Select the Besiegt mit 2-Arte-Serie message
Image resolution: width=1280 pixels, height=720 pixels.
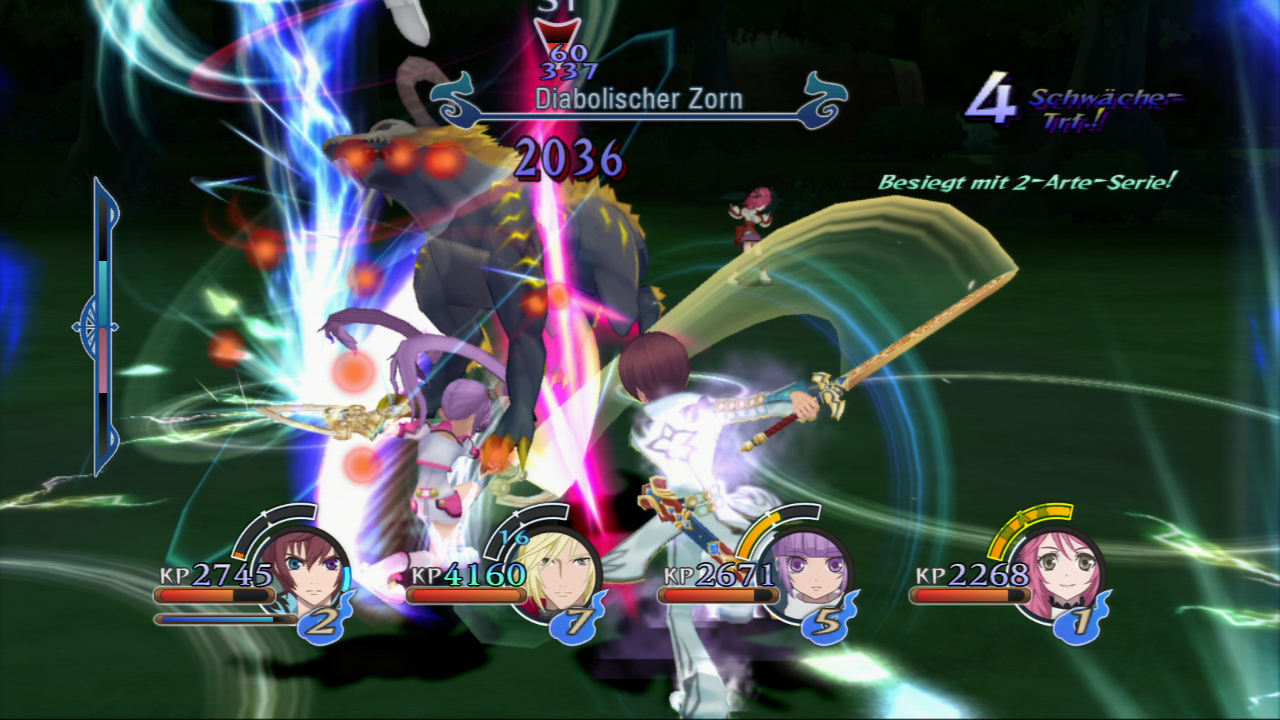1026,183
